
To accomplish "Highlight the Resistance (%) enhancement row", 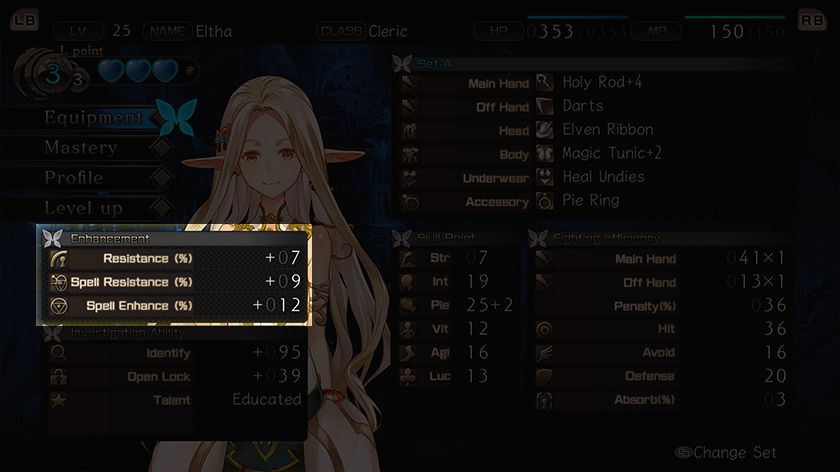I will pyautogui.click(x=174, y=259).
